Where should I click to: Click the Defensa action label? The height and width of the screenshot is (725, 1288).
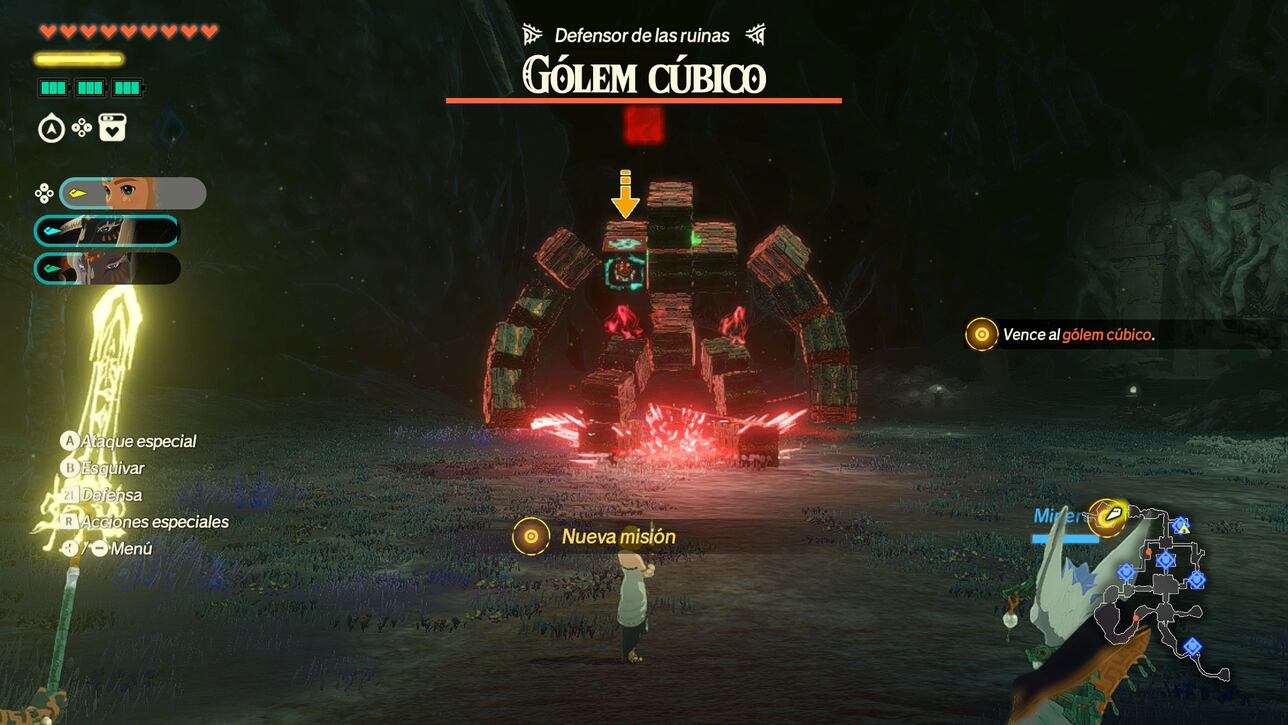click(x=111, y=495)
